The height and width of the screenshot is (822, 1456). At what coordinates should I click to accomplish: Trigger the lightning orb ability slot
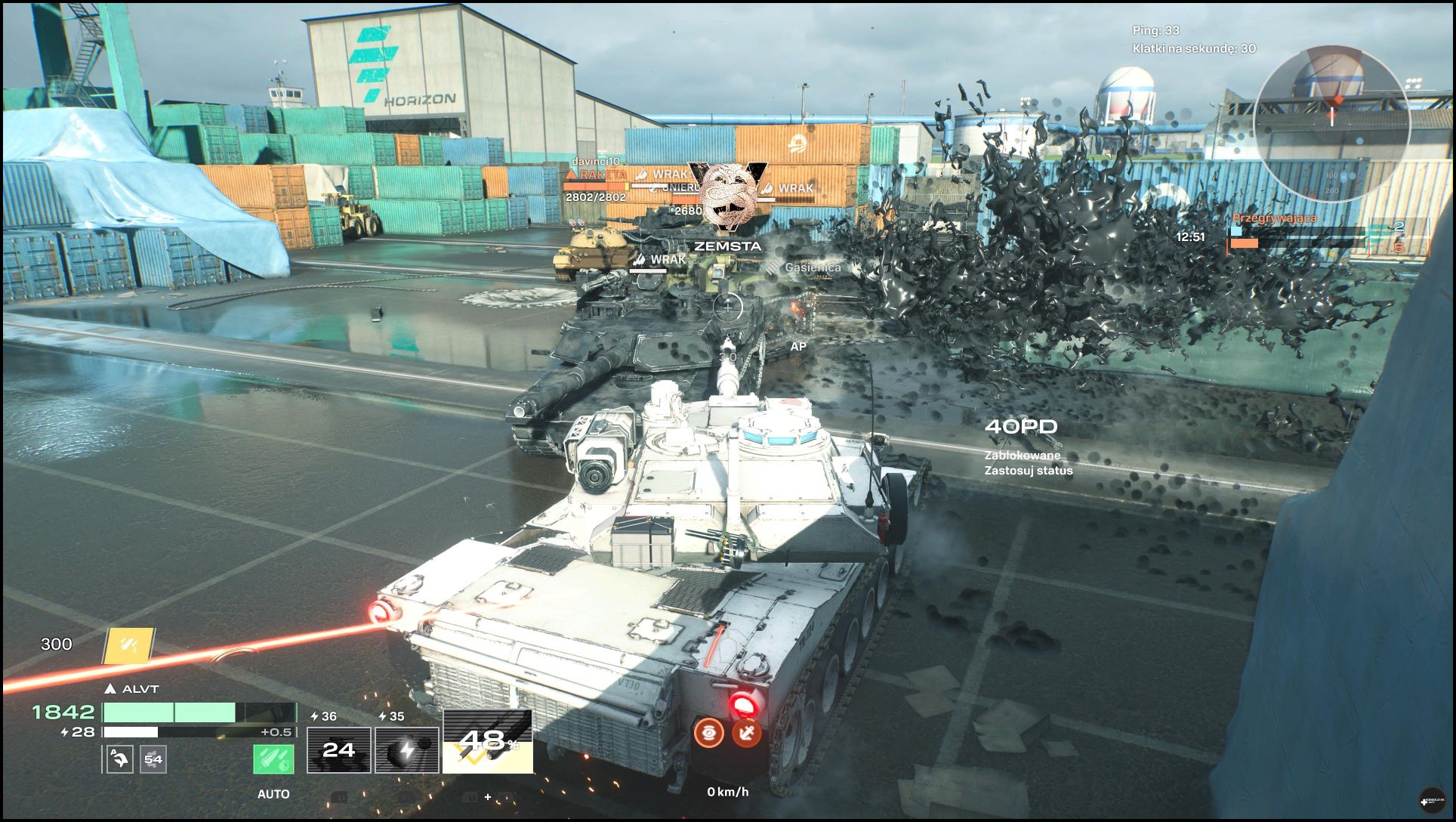[x=406, y=749]
